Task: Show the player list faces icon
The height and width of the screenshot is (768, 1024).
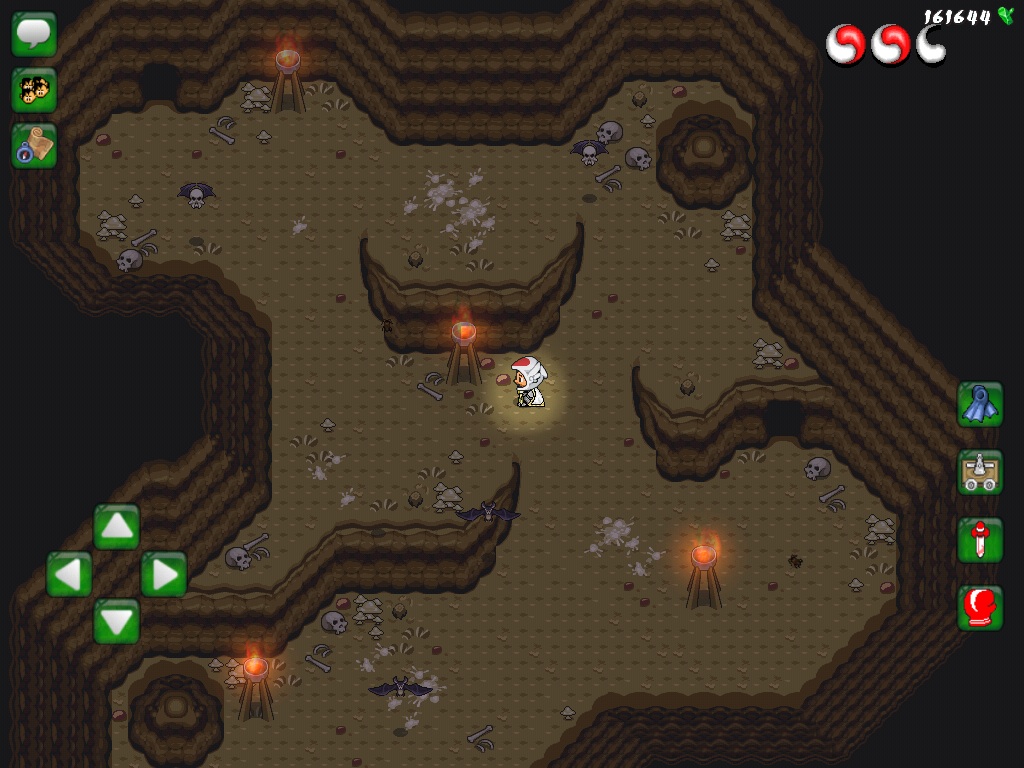Action: tap(34, 90)
